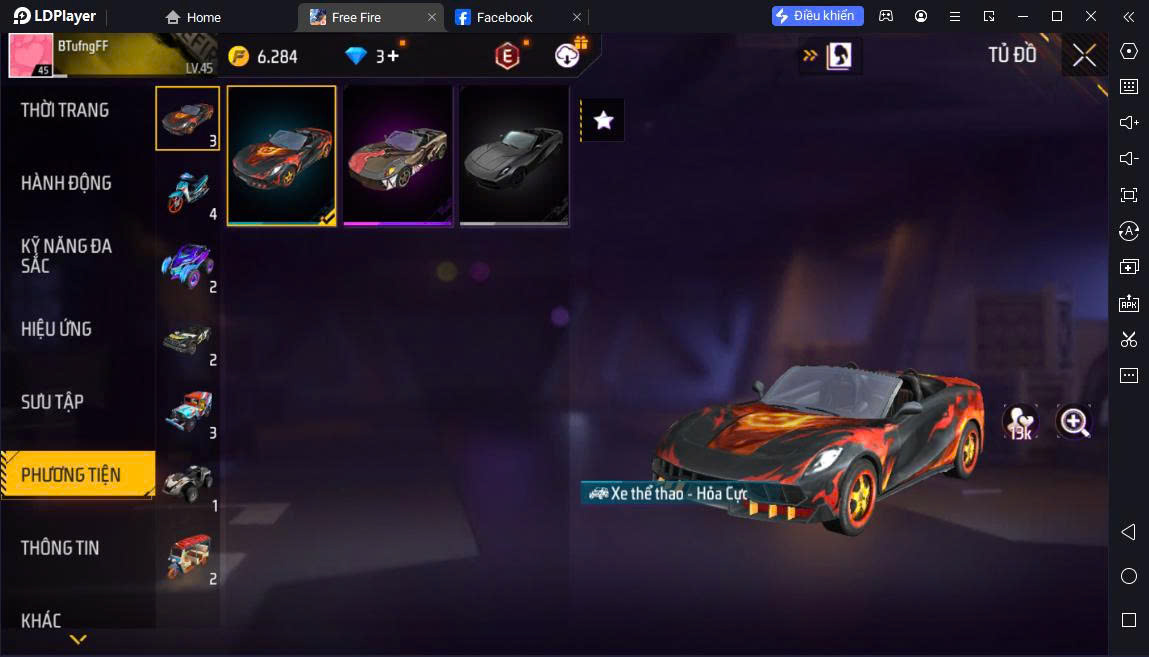
Task: Choose the flame sports car skin
Action: click(x=281, y=155)
